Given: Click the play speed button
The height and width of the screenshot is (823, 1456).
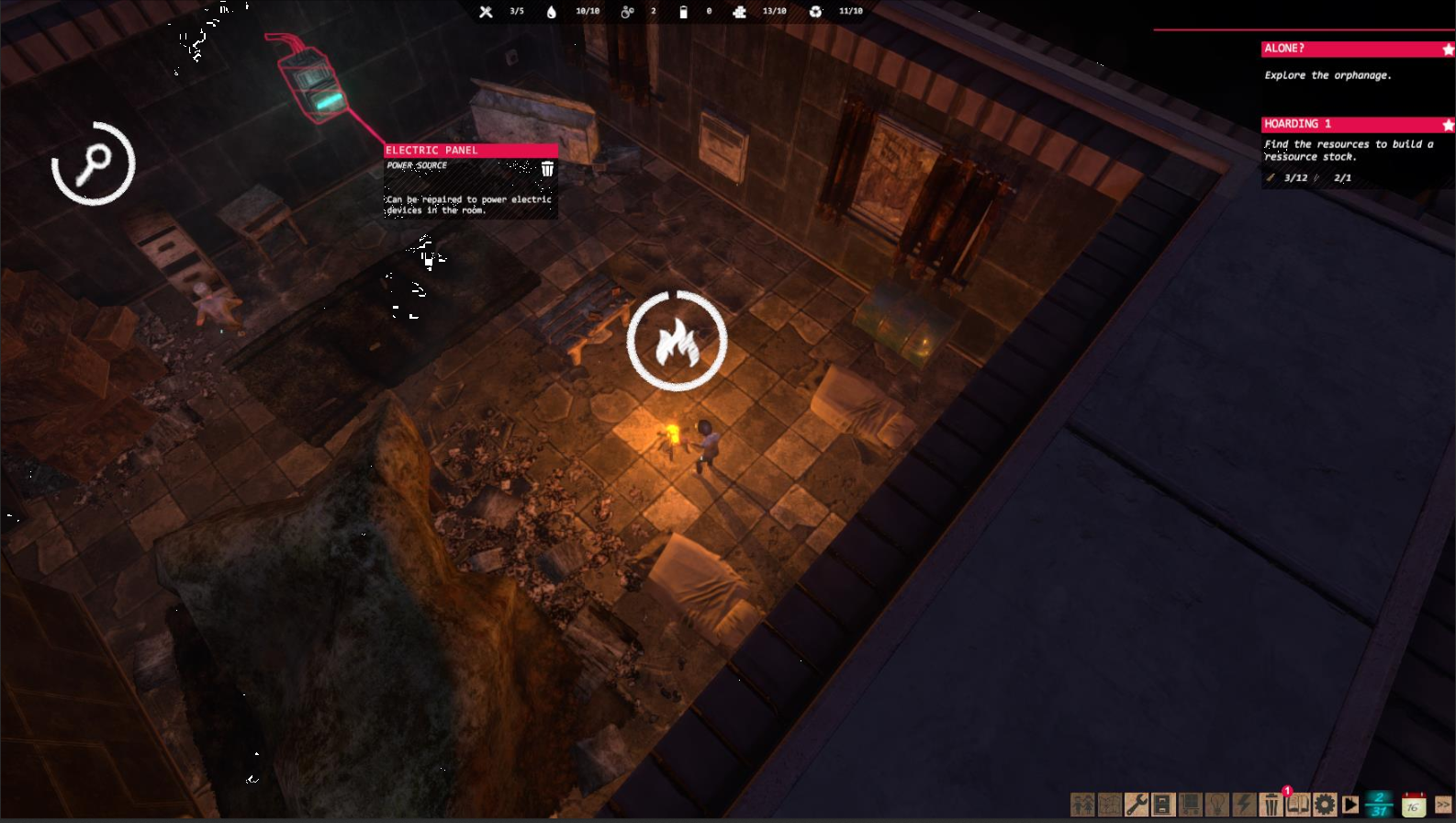Looking at the screenshot, I should pyautogui.click(x=1350, y=805).
